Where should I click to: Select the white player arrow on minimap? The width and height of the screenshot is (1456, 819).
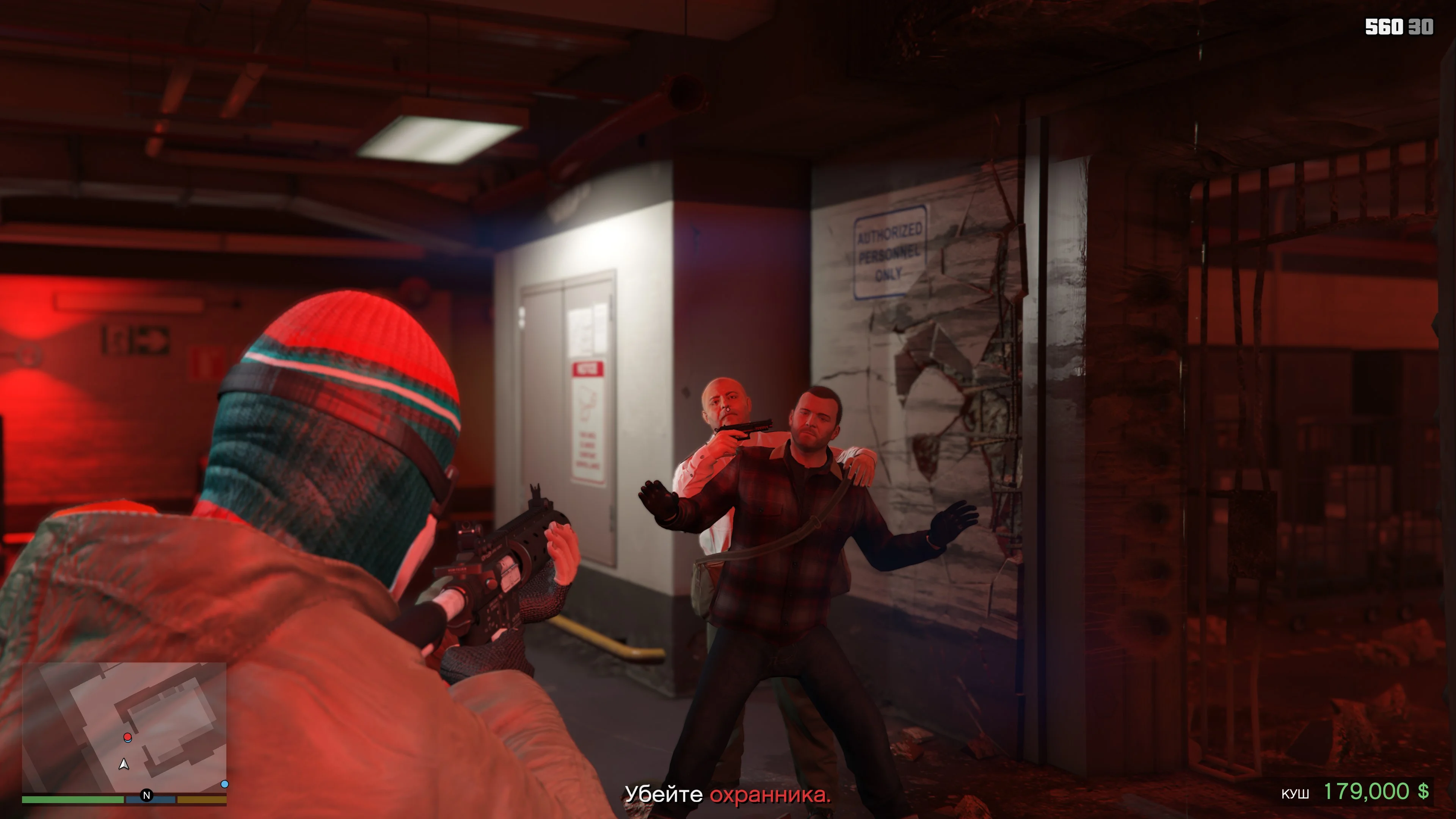coord(124,765)
